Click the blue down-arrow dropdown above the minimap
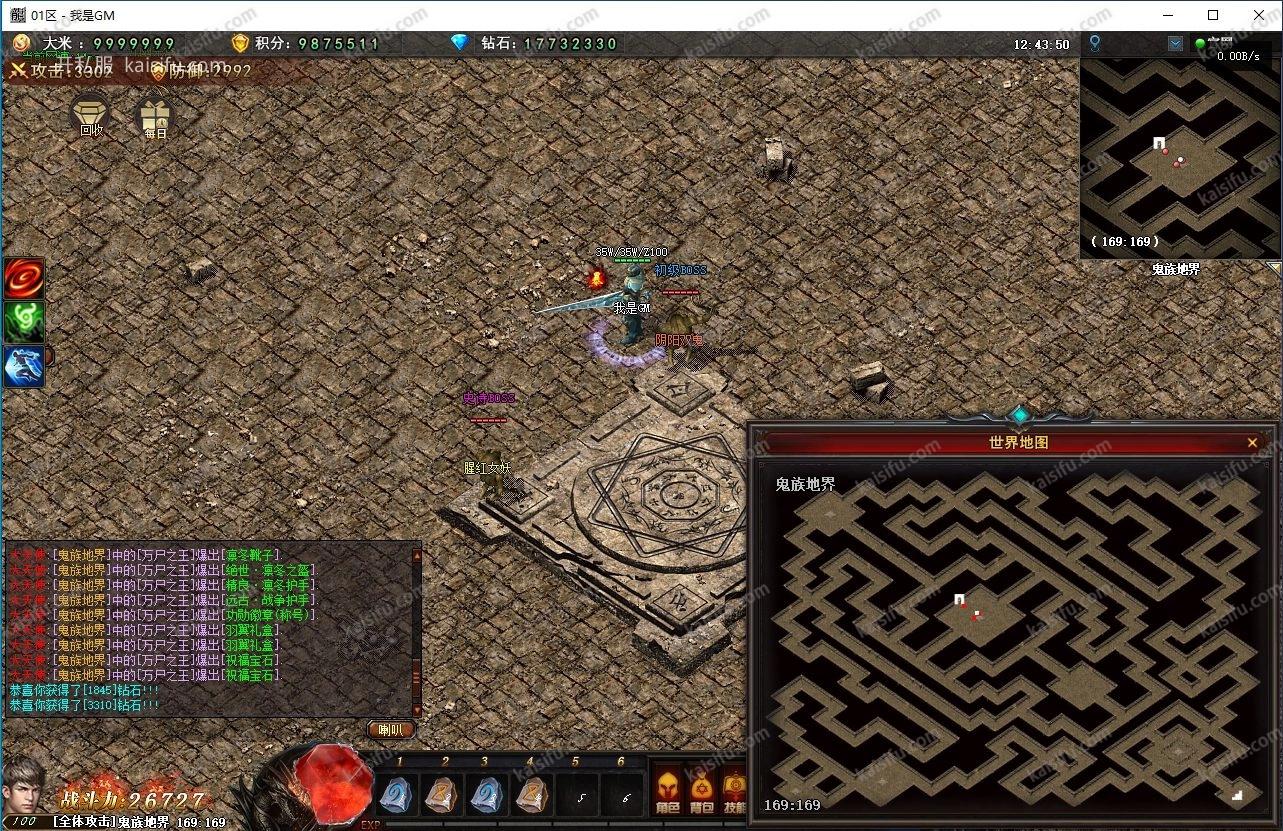 (x=1175, y=44)
